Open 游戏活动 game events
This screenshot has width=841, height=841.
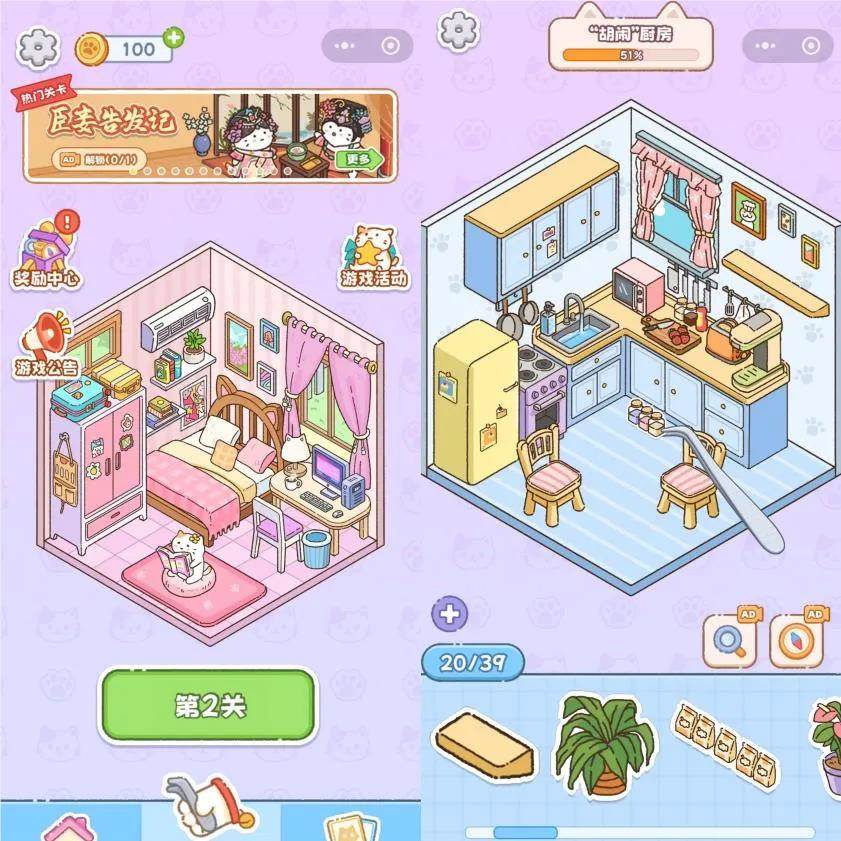[x=375, y=258]
